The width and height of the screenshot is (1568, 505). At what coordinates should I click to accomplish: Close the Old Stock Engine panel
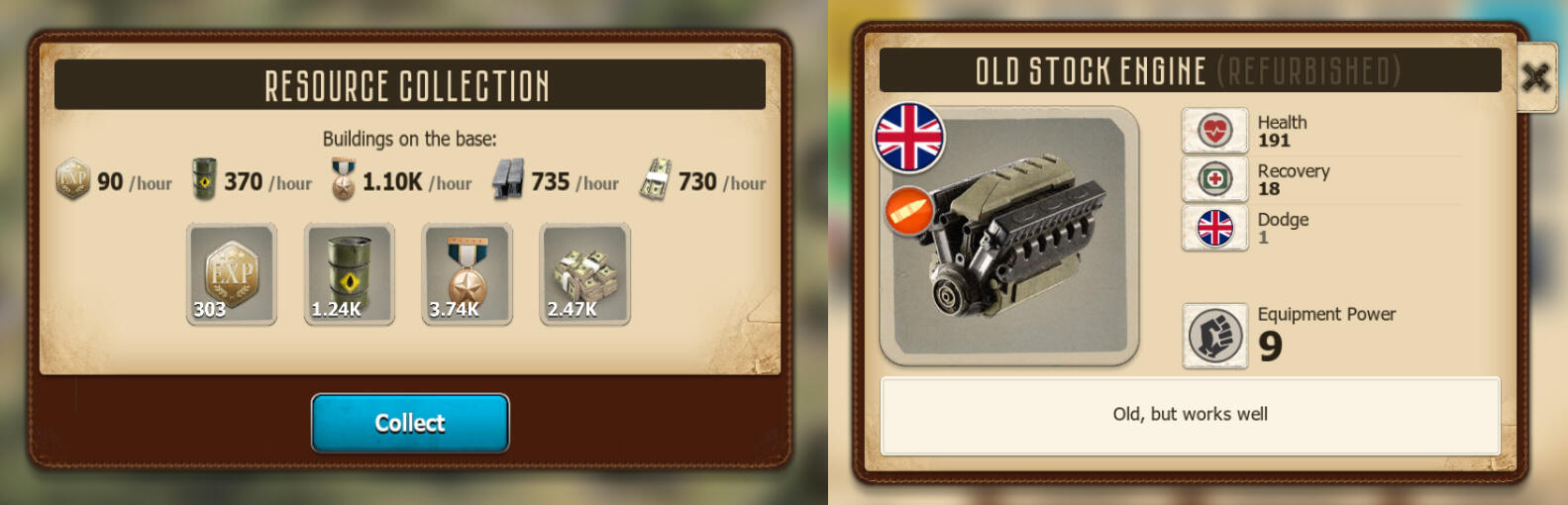point(1535,77)
